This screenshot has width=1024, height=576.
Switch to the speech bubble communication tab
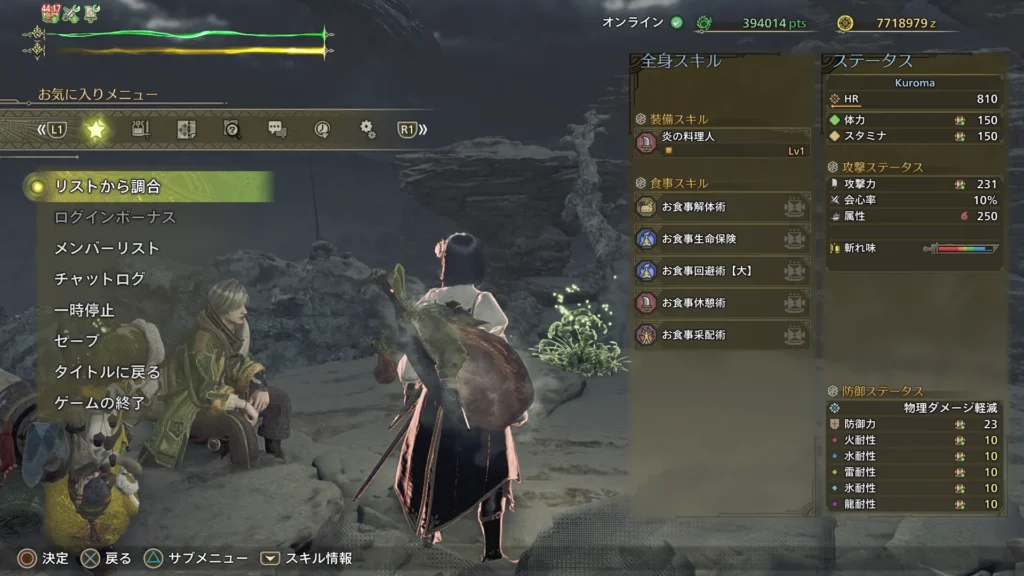point(277,129)
